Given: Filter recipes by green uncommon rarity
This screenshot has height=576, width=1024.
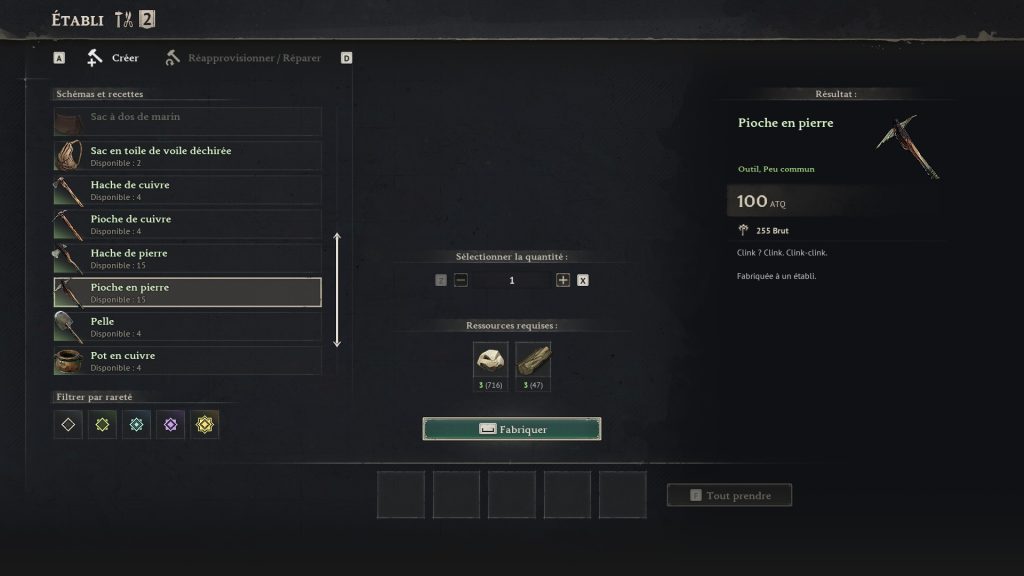Looking at the screenshot, I should [102, 425].
